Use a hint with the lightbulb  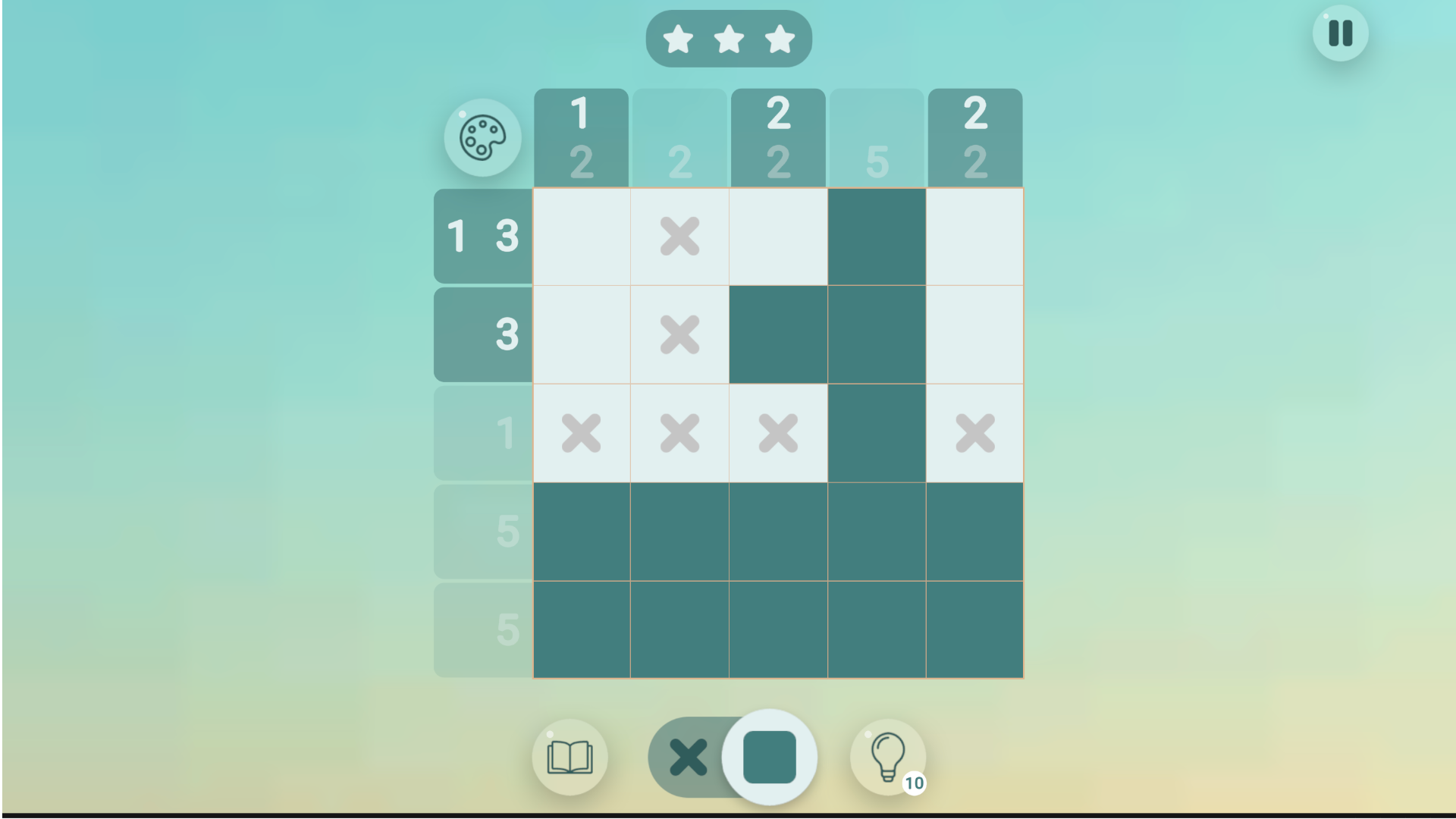pos(888,757)
